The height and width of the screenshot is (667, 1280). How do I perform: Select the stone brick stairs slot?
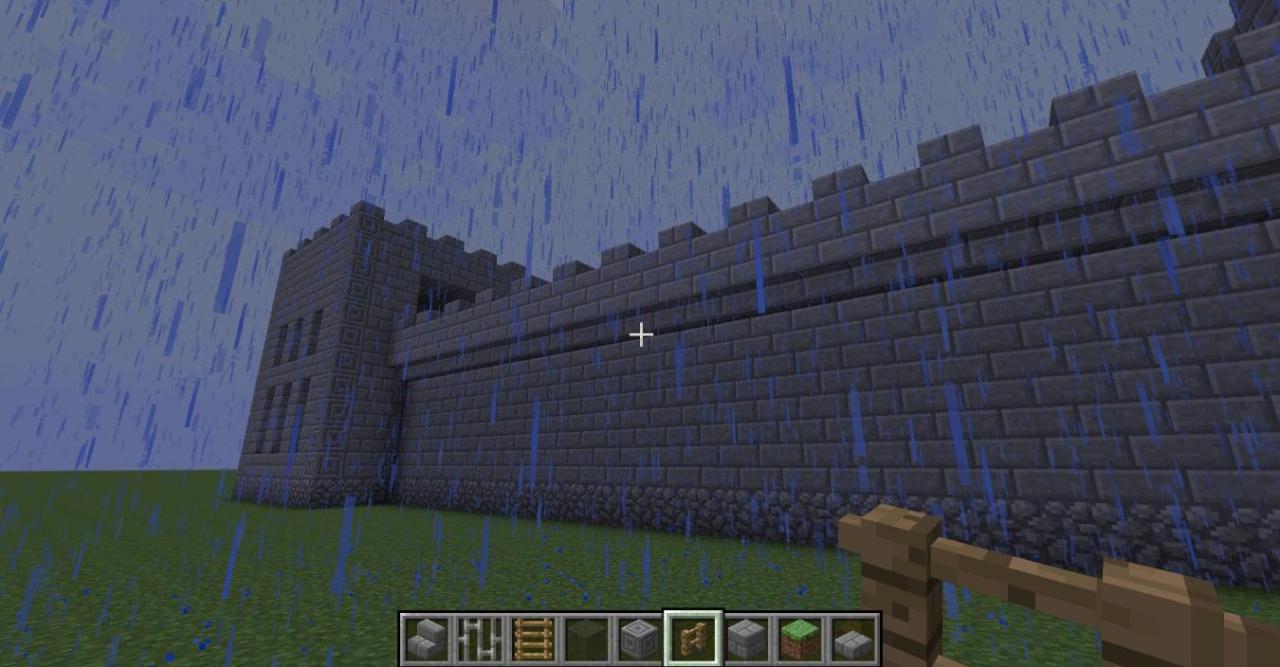(x=426, y=639)
